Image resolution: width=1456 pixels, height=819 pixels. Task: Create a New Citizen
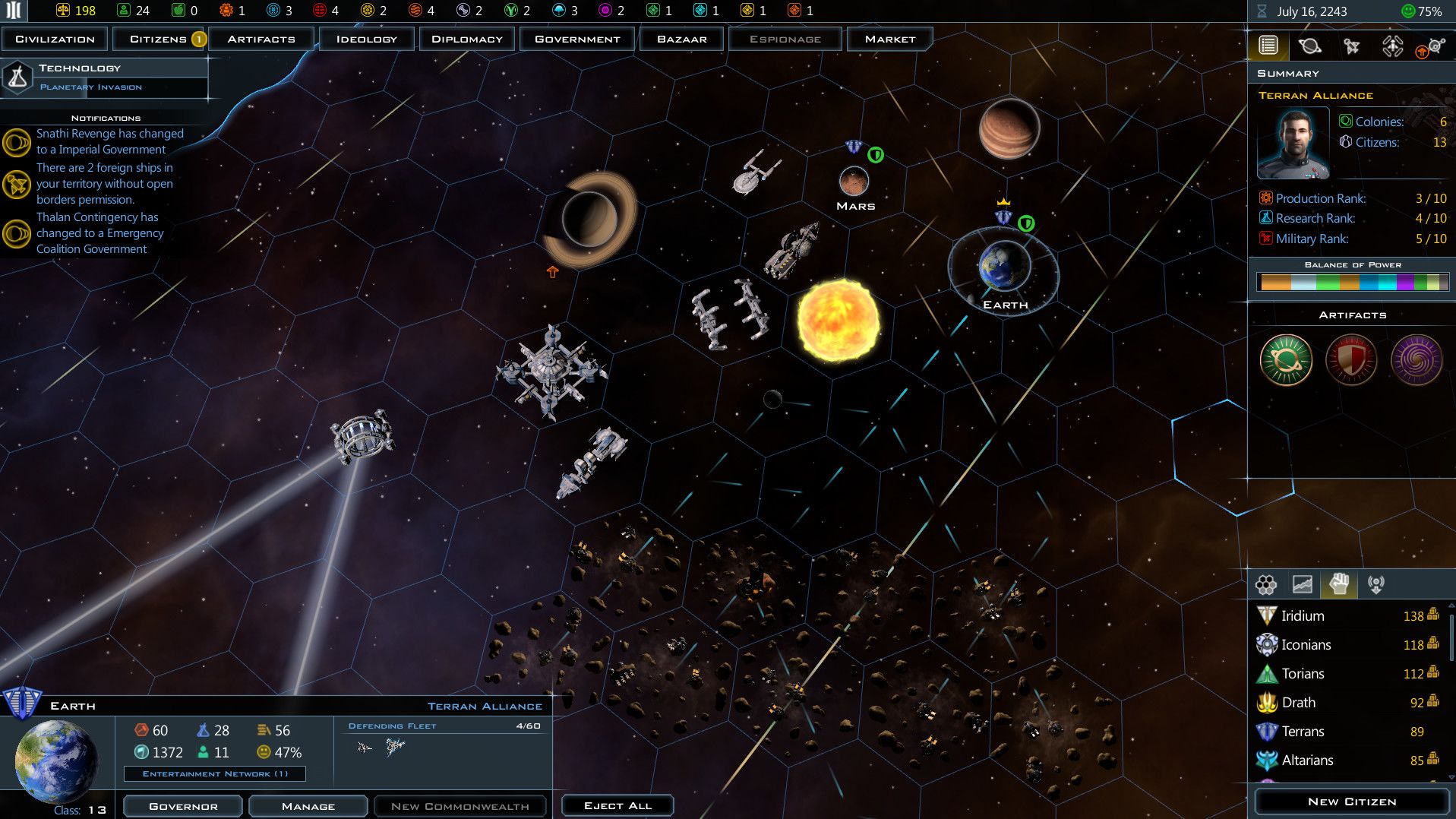[x=1351, y=802]
